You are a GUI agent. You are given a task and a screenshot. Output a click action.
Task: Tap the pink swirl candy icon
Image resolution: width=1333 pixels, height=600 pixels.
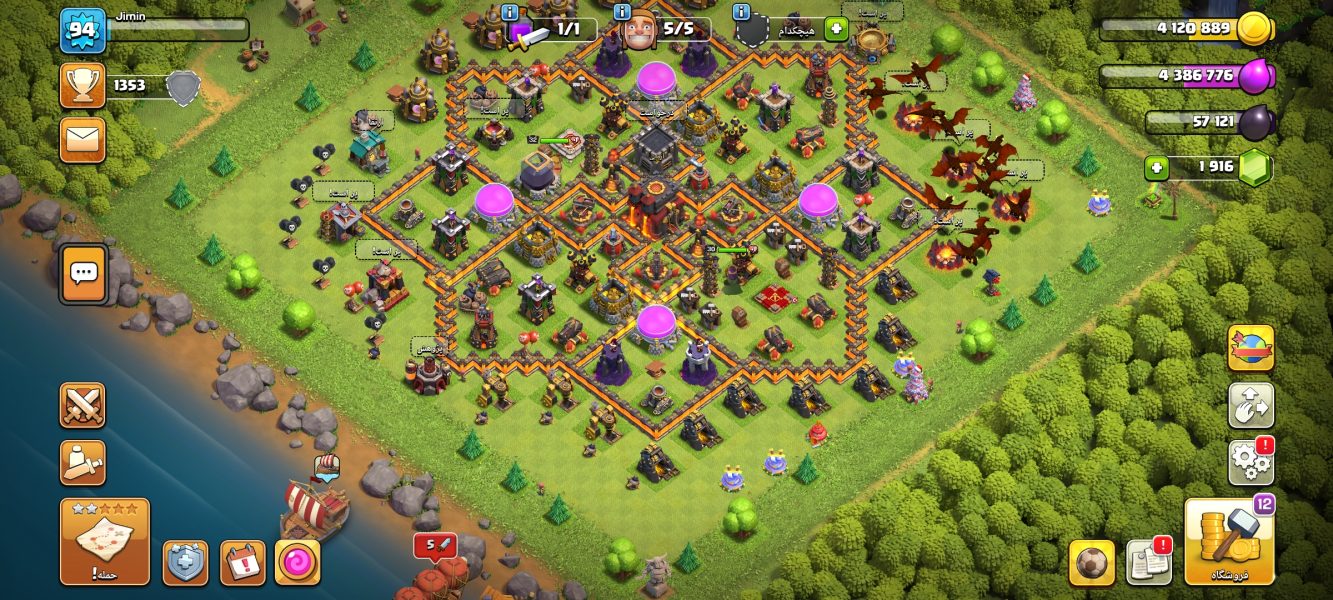pyautogui.click(x=297, y=563)
